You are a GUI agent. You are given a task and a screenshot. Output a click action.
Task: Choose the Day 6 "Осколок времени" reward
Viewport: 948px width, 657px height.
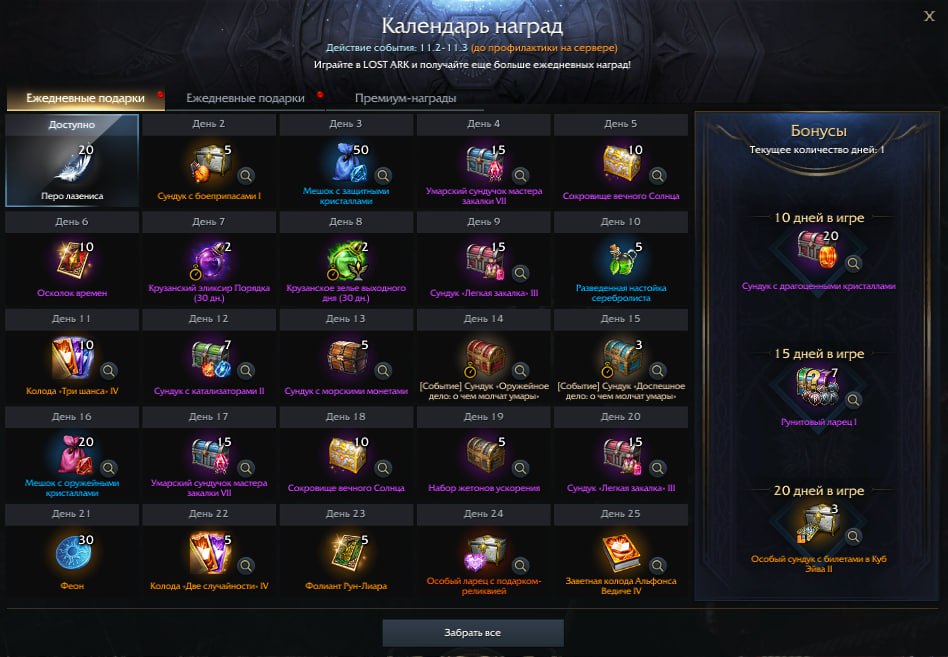[72, 258]
